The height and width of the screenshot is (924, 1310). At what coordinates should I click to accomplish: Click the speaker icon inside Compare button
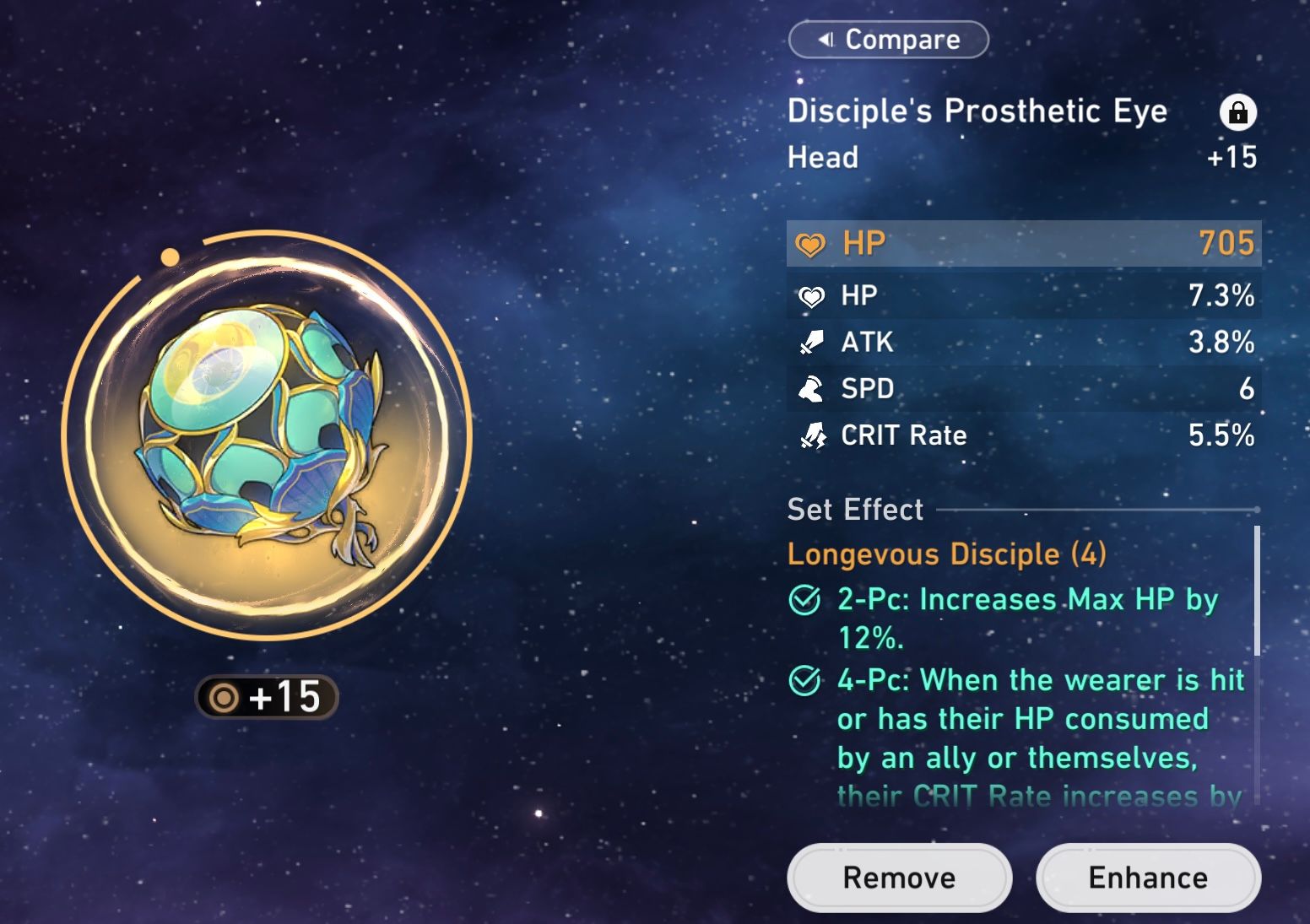[825, 39]
